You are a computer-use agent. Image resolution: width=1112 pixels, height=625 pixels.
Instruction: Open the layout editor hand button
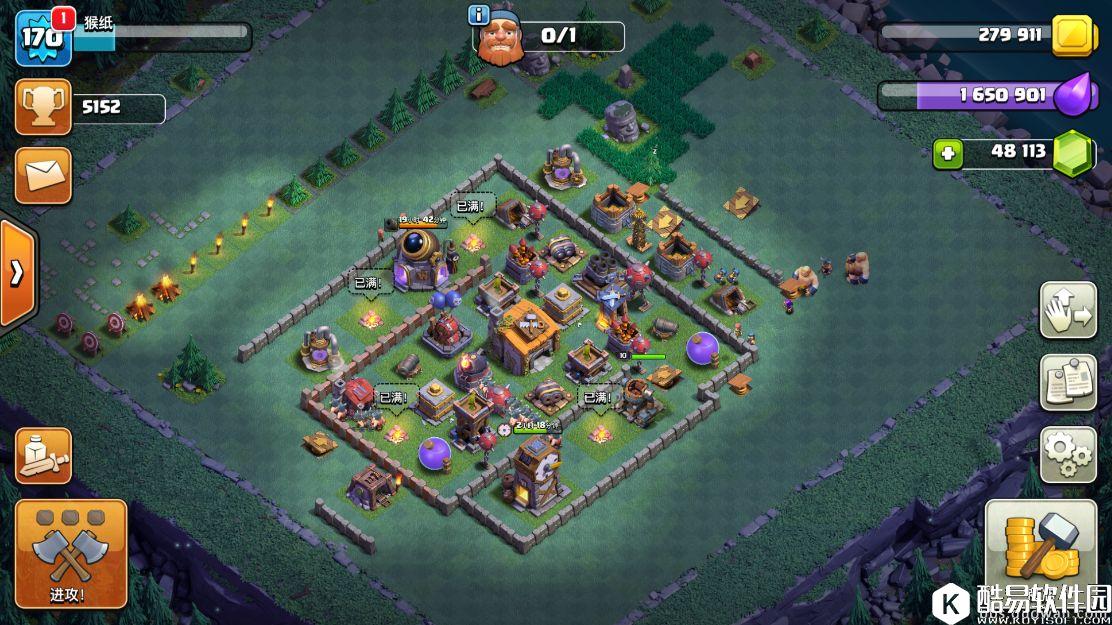(x=1068, y=310)
